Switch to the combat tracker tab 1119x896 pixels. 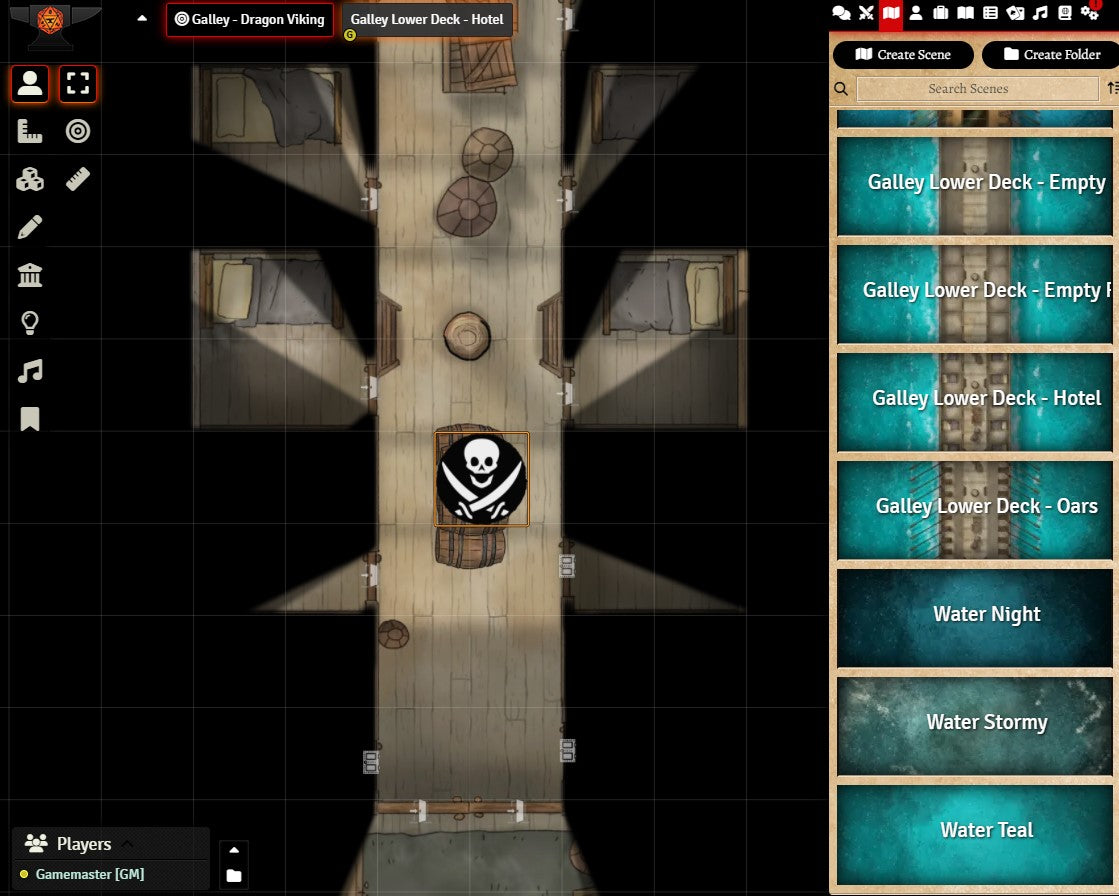tap(866, 13)
